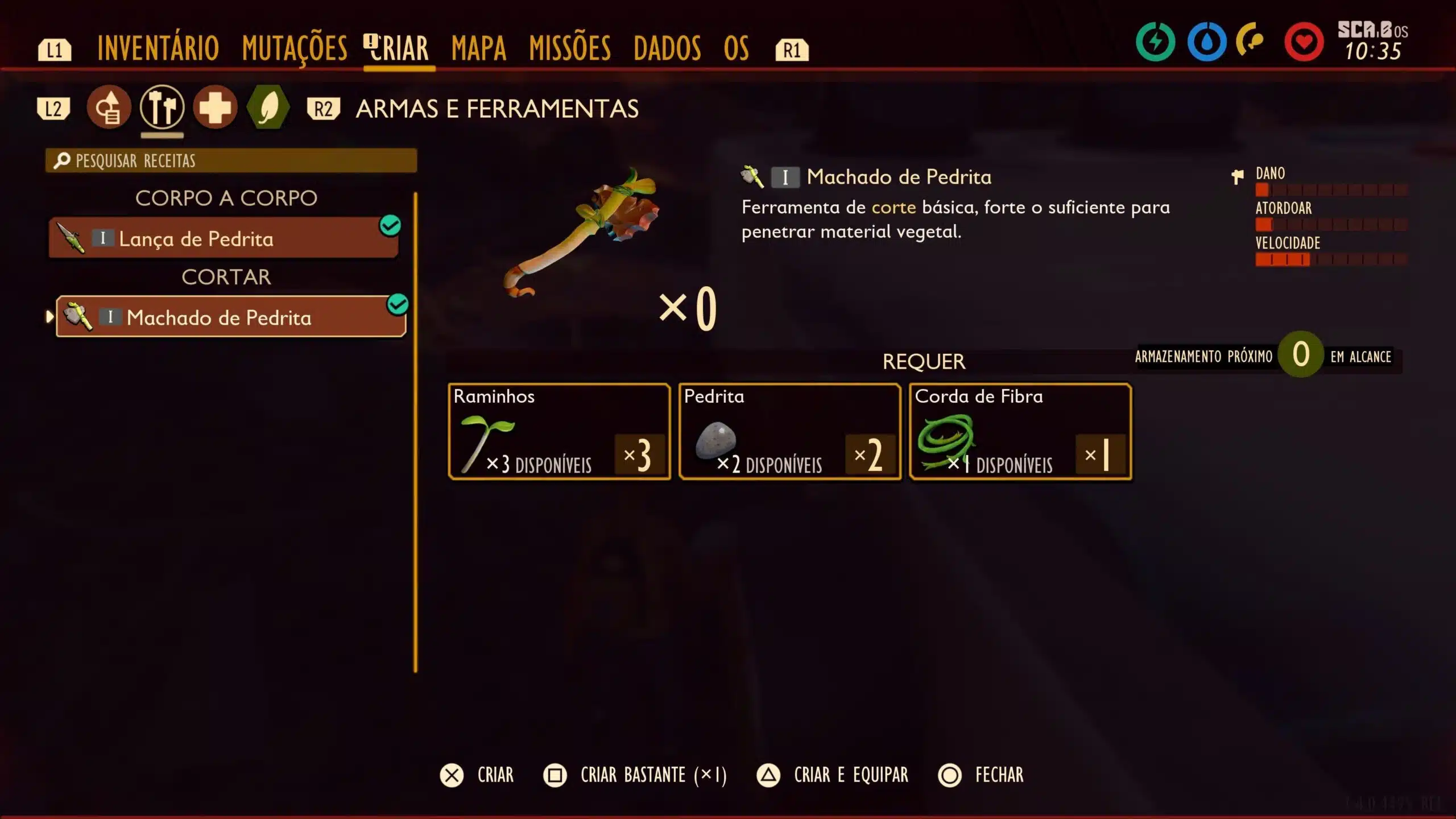Select the tree-and-list crafting category icon
The width and height of the screenshot is (1456, 819).
coord(109,107)
